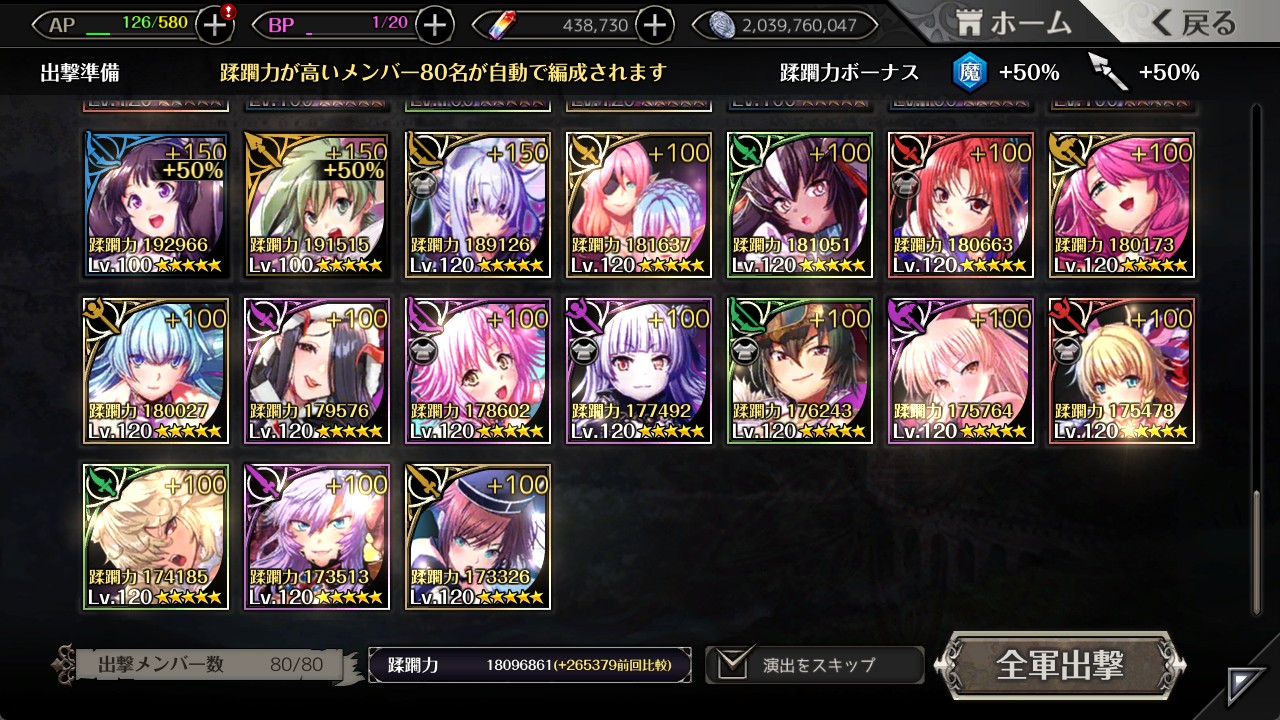This screenshot has width=1280, height=720.
Task: Add BP with the plus button
Action: coord(434,25)
